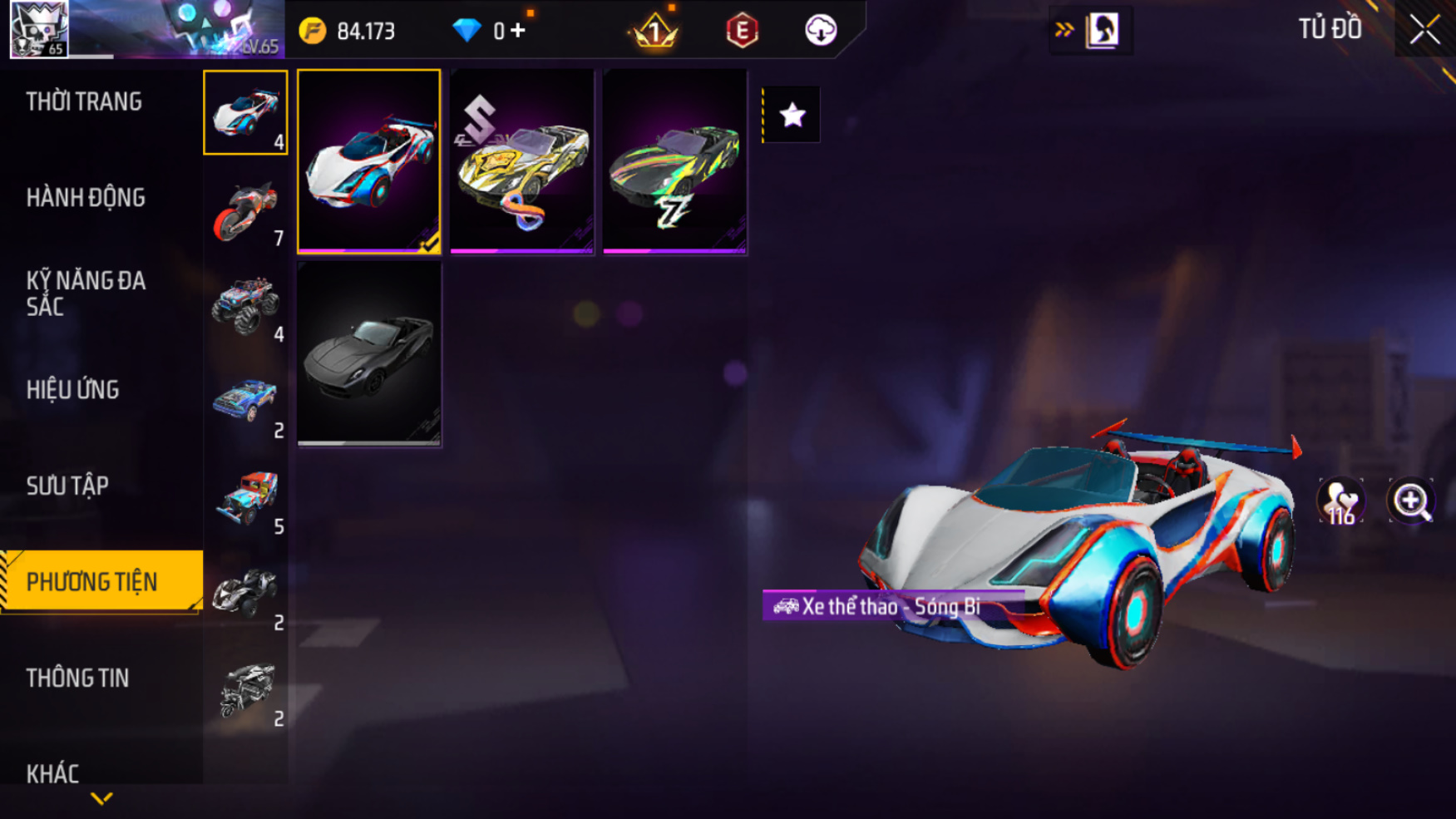Zoom the vehicle preview with the magnifier
1456x819 pixels.
(x=1411, y=501)
